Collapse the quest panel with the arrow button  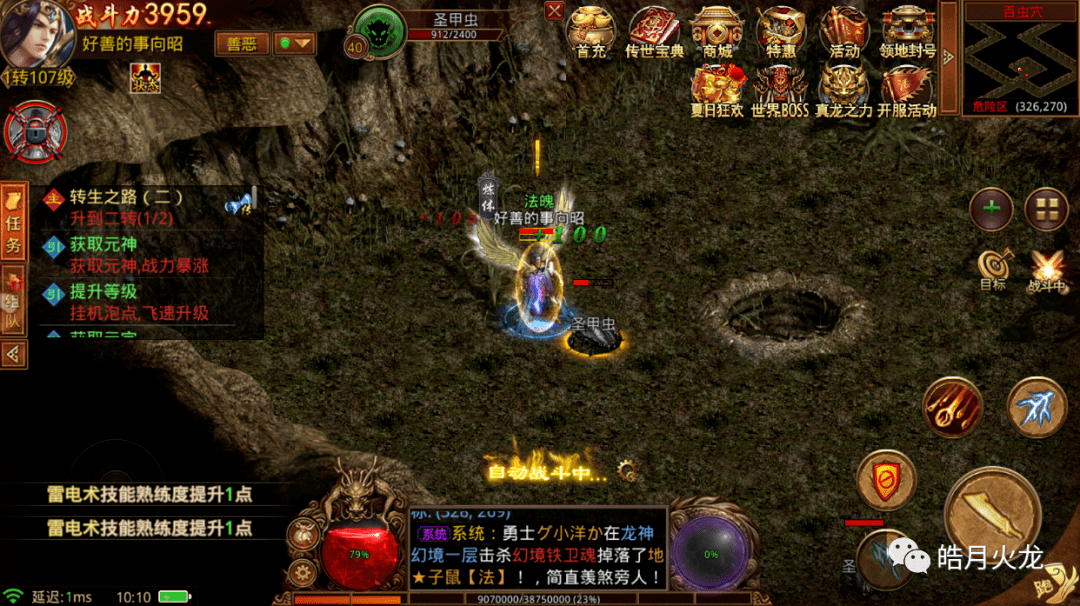click(x=13, y=353)
